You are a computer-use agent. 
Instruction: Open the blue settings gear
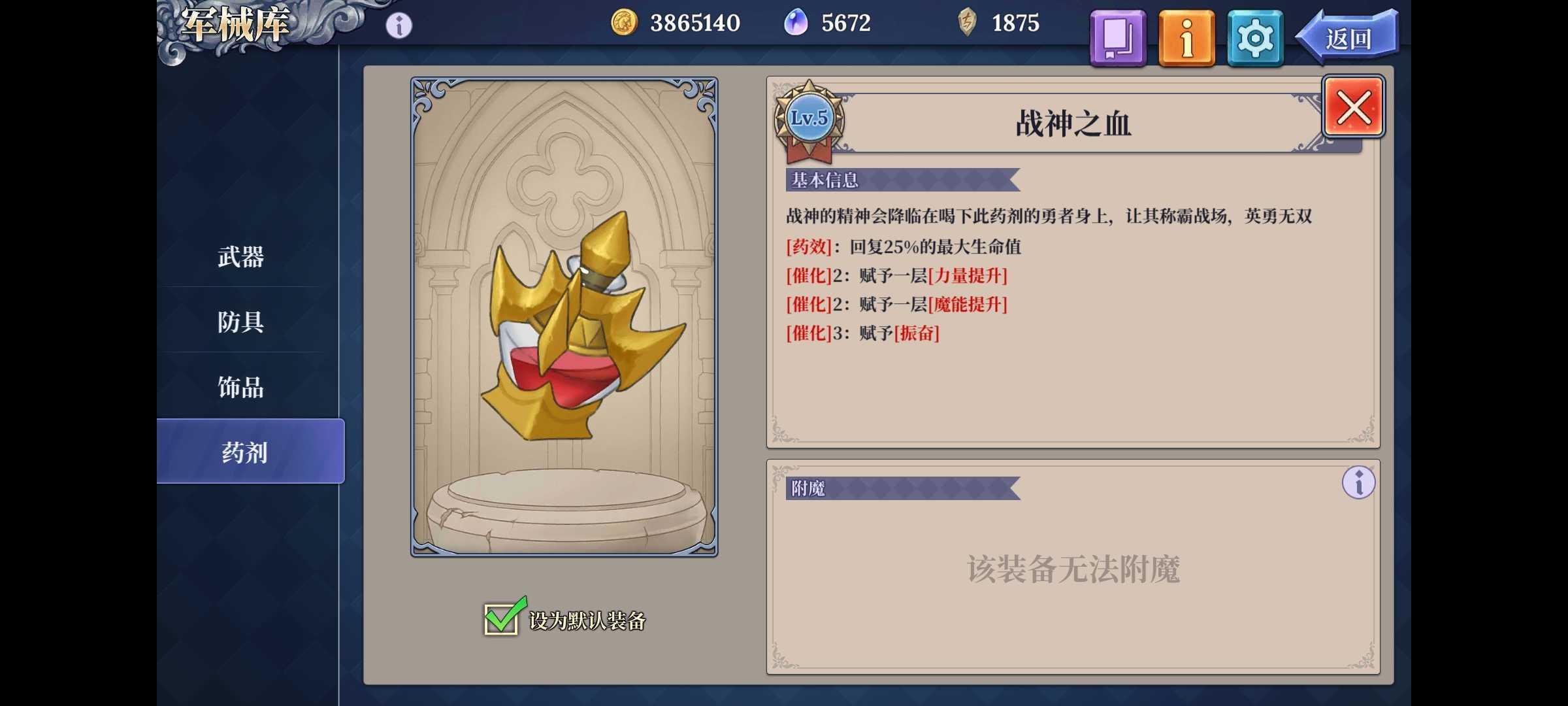(x=1254, y=38)
